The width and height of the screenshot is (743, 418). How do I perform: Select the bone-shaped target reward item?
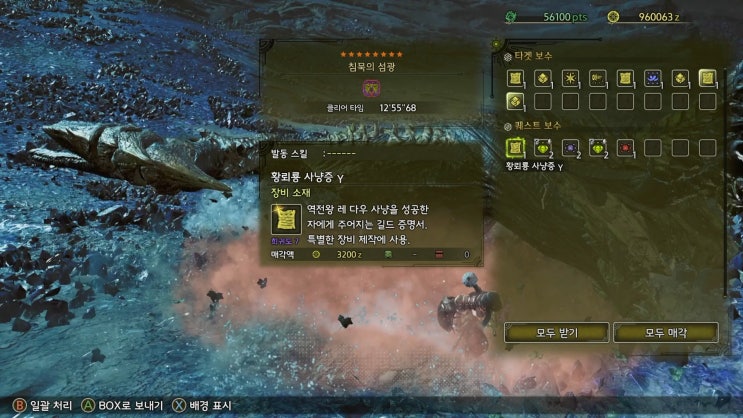tap(598, 77)
